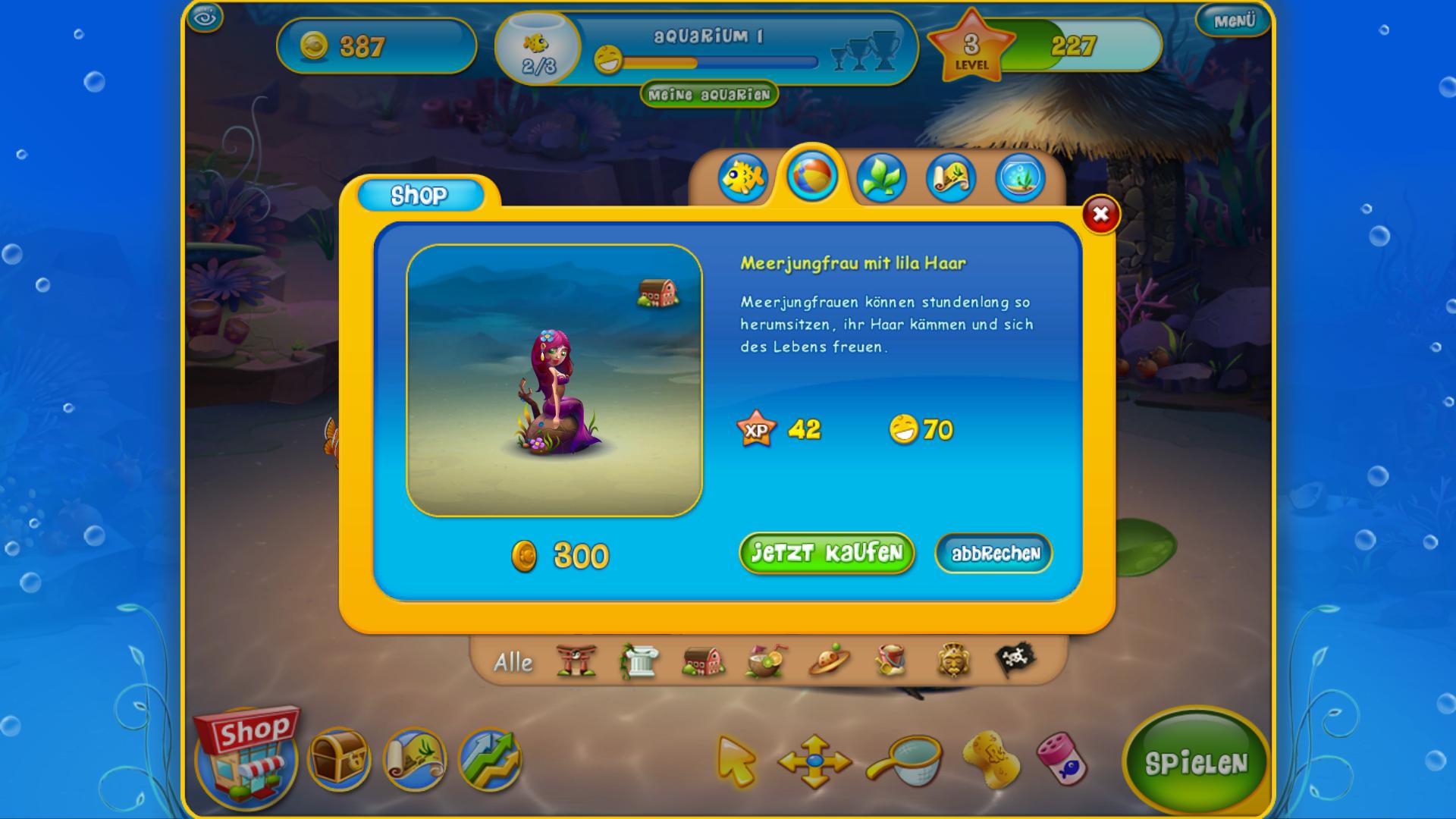
Task: Cancel the purchase with Abbrechen
Action: (993, 554)
